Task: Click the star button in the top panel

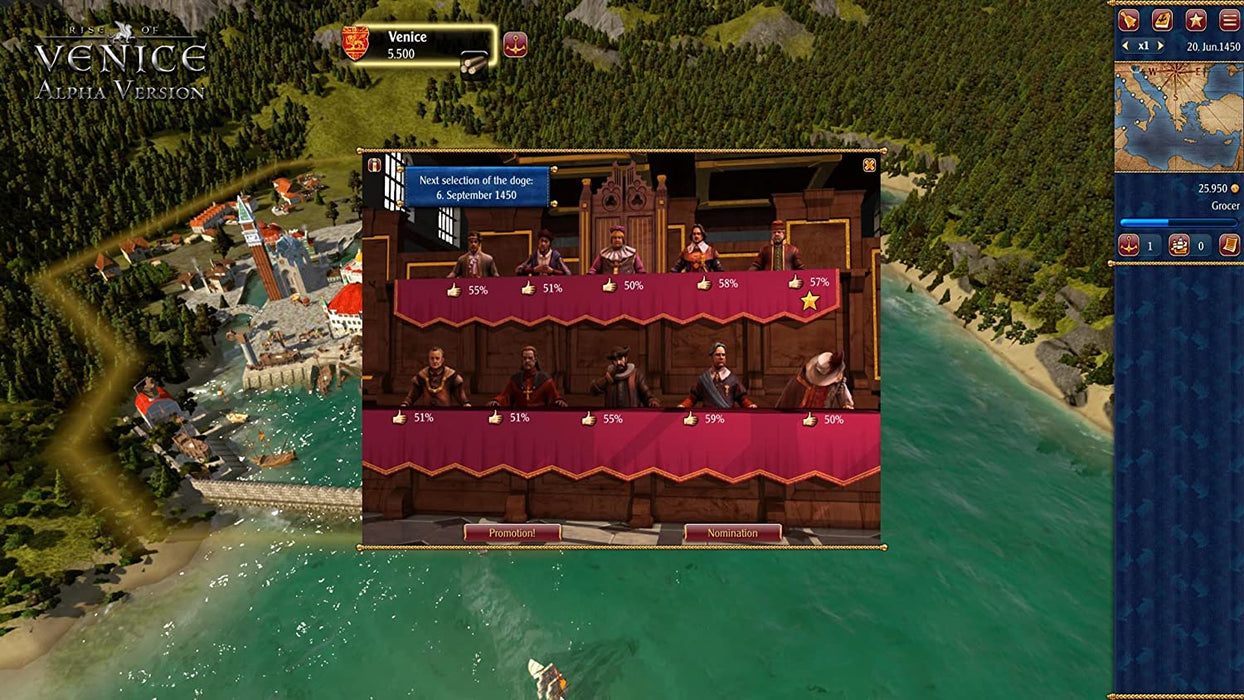Action: 1195,20
